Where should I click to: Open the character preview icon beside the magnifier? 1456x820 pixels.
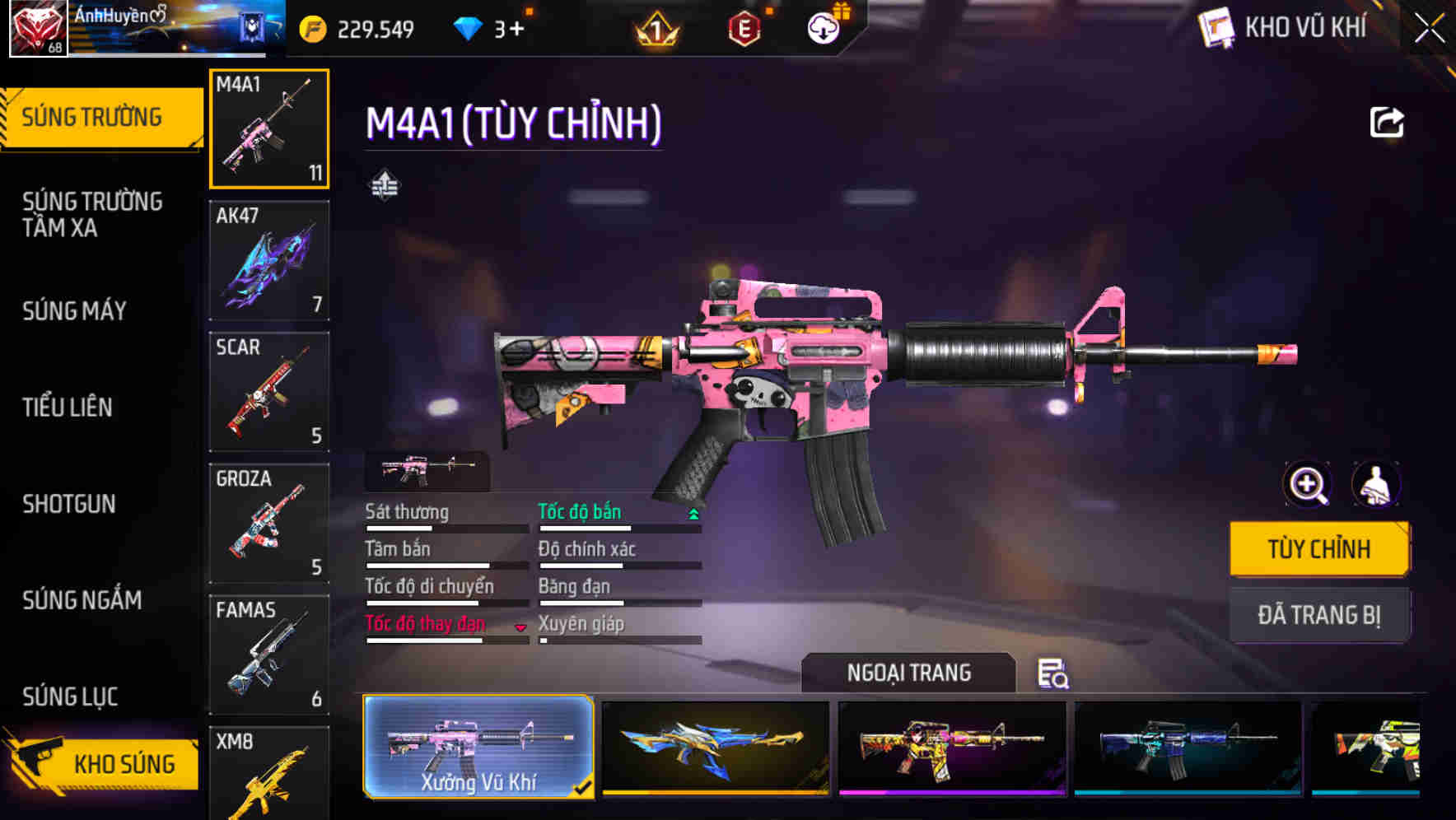(x=1376, y=485)
